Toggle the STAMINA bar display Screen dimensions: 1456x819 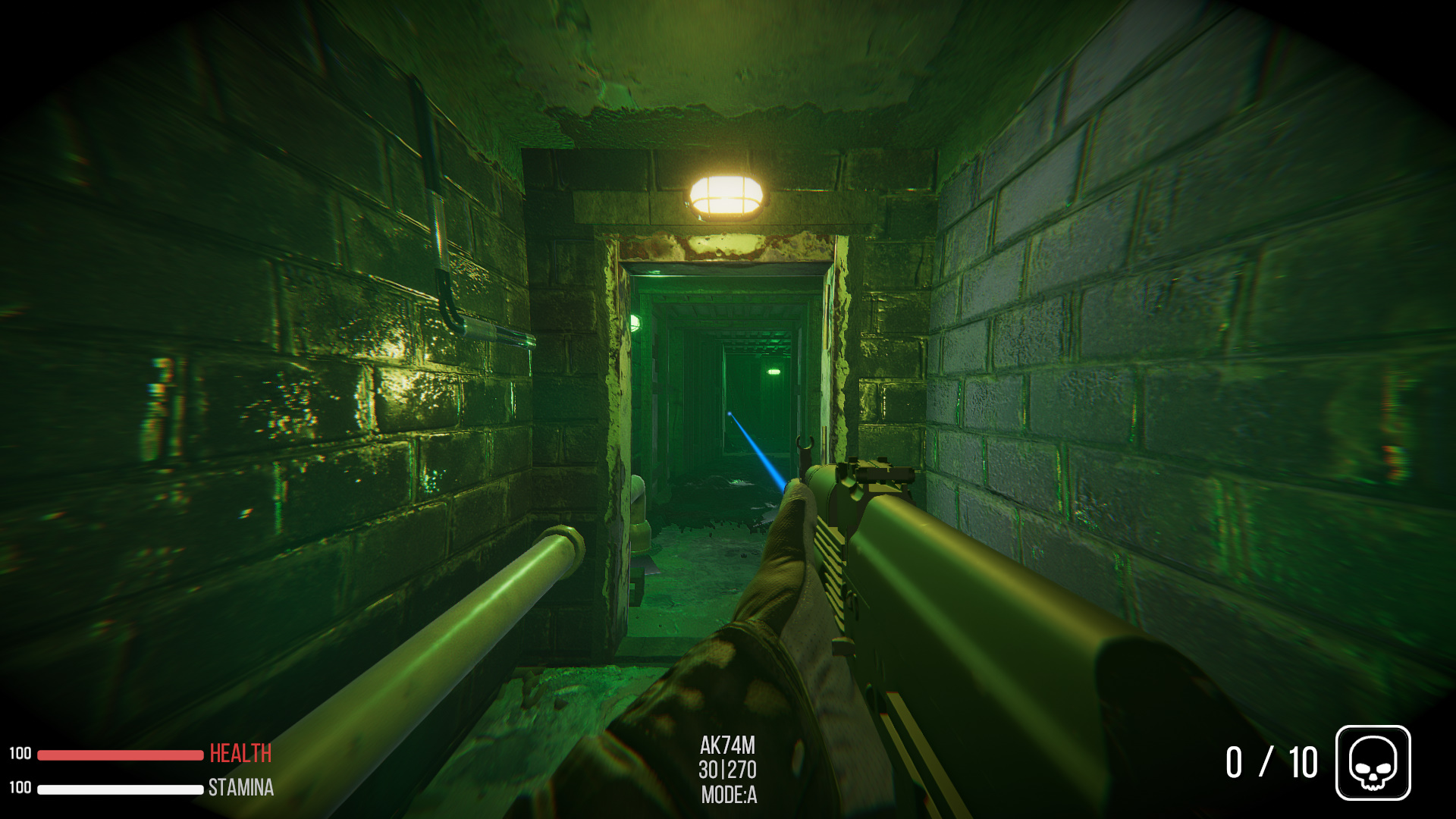[x=121, y=789]
